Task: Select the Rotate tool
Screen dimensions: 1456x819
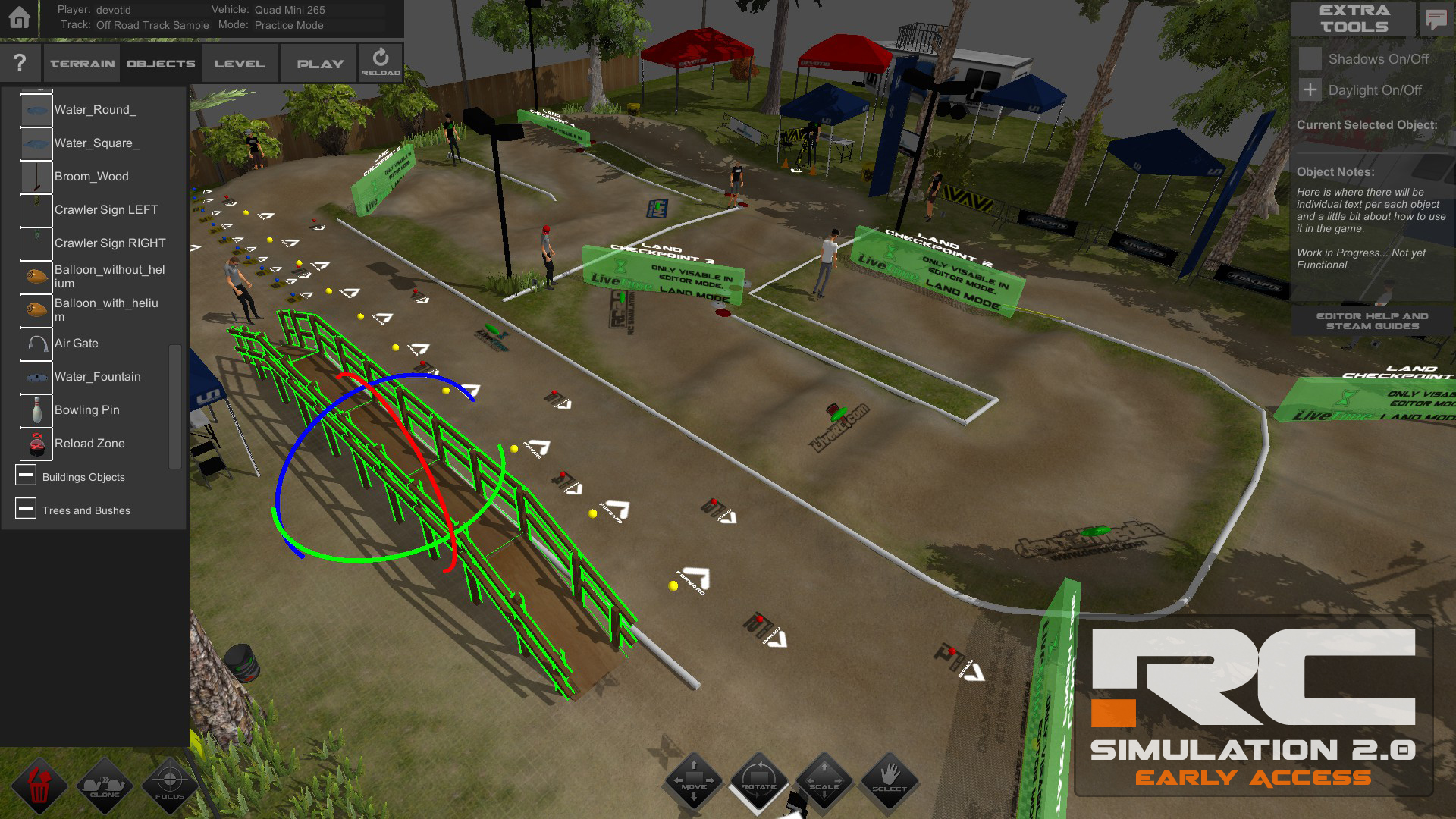Action: [x=758, y=781]
